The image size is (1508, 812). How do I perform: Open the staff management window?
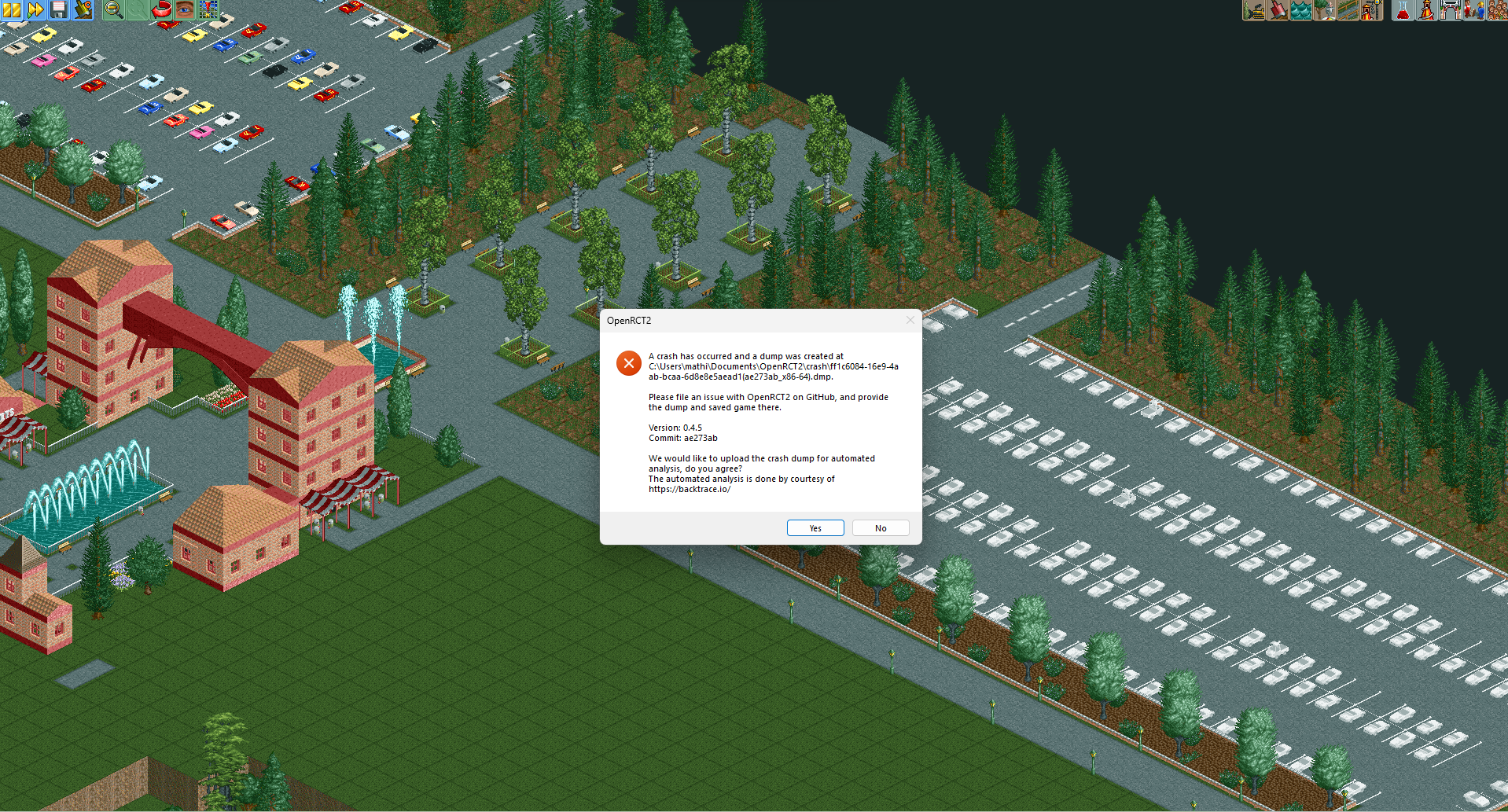coord(1473,10)
